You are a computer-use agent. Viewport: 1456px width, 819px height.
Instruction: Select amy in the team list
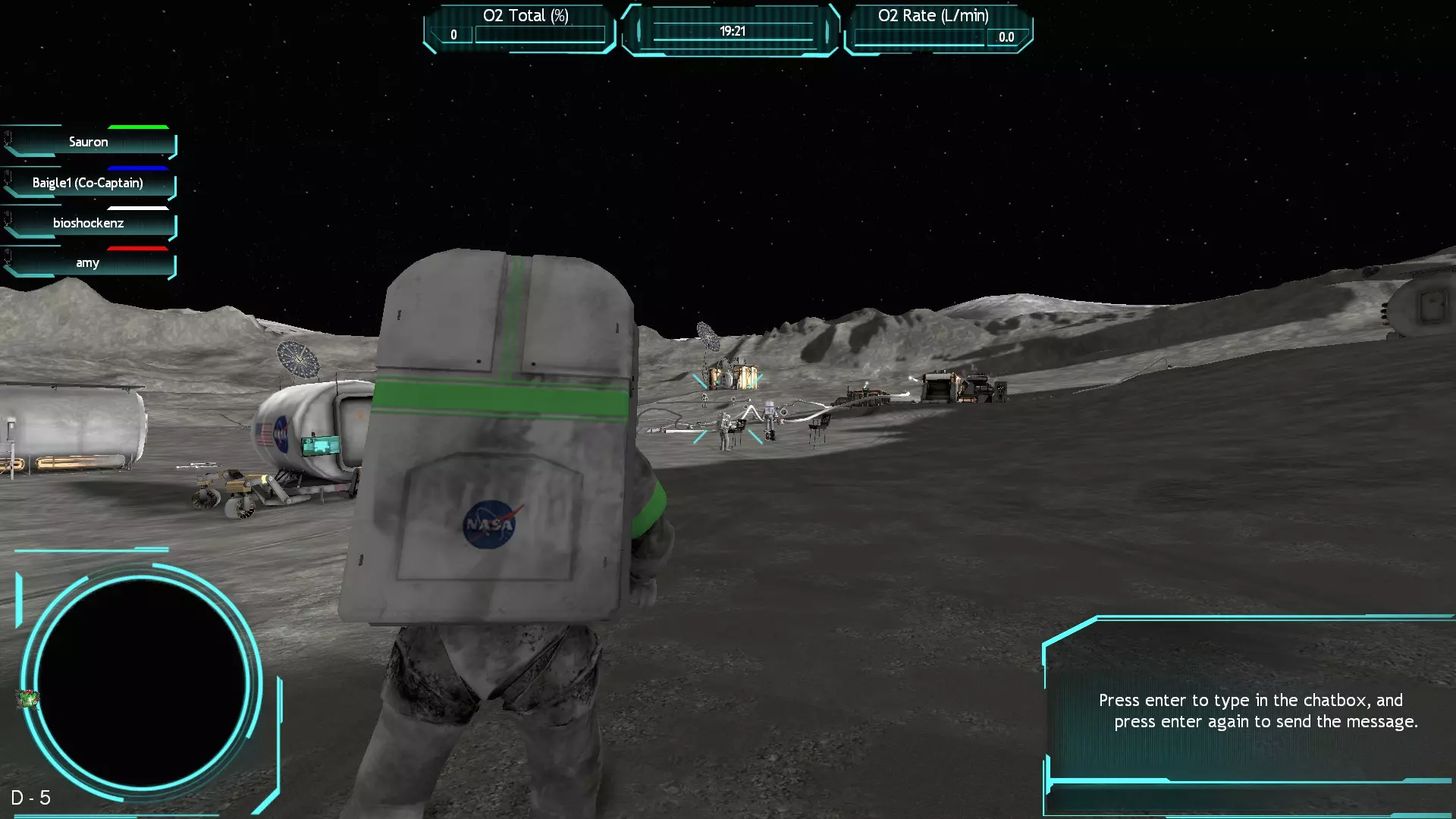coord(88,263)
